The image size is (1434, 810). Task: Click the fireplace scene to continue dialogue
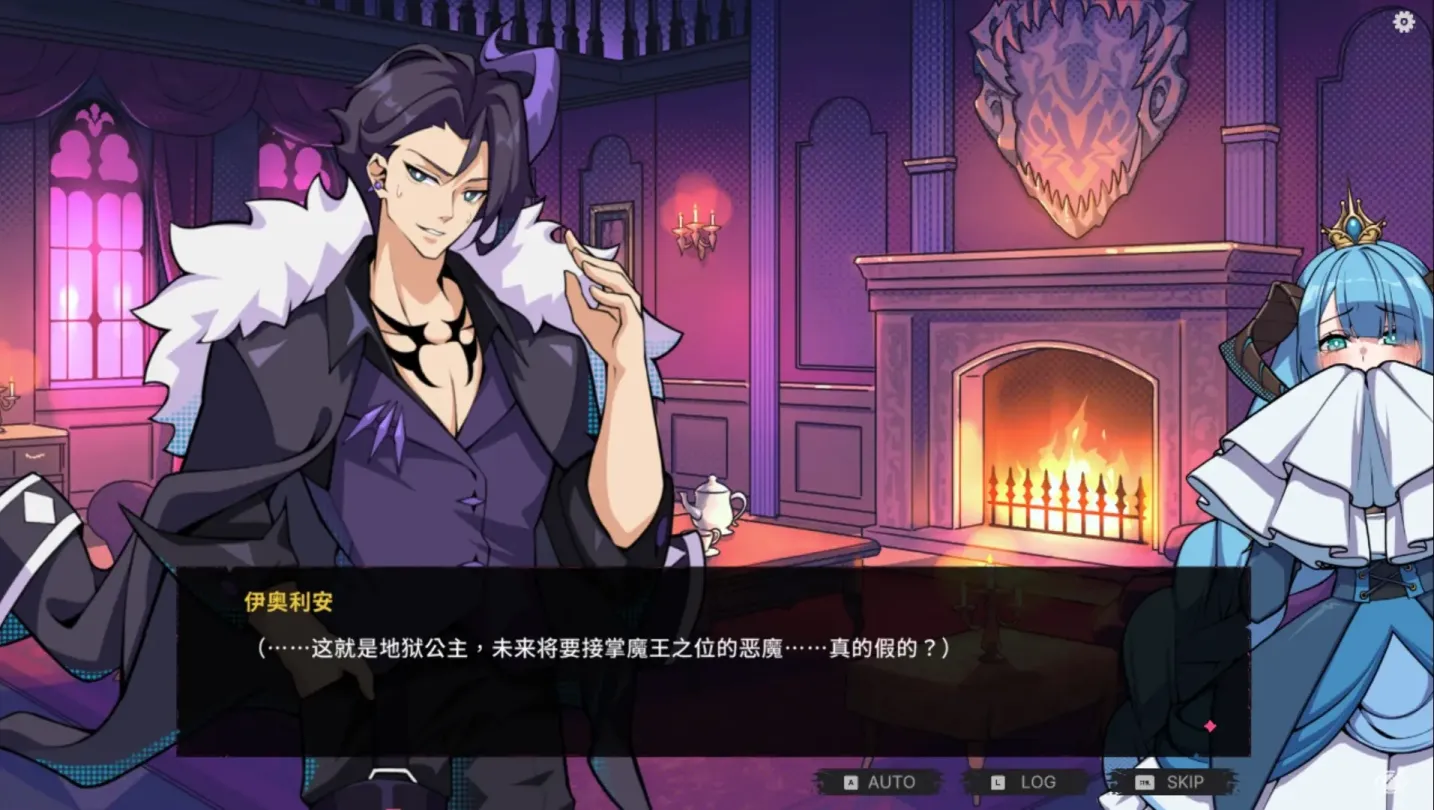coord(1060,430)
